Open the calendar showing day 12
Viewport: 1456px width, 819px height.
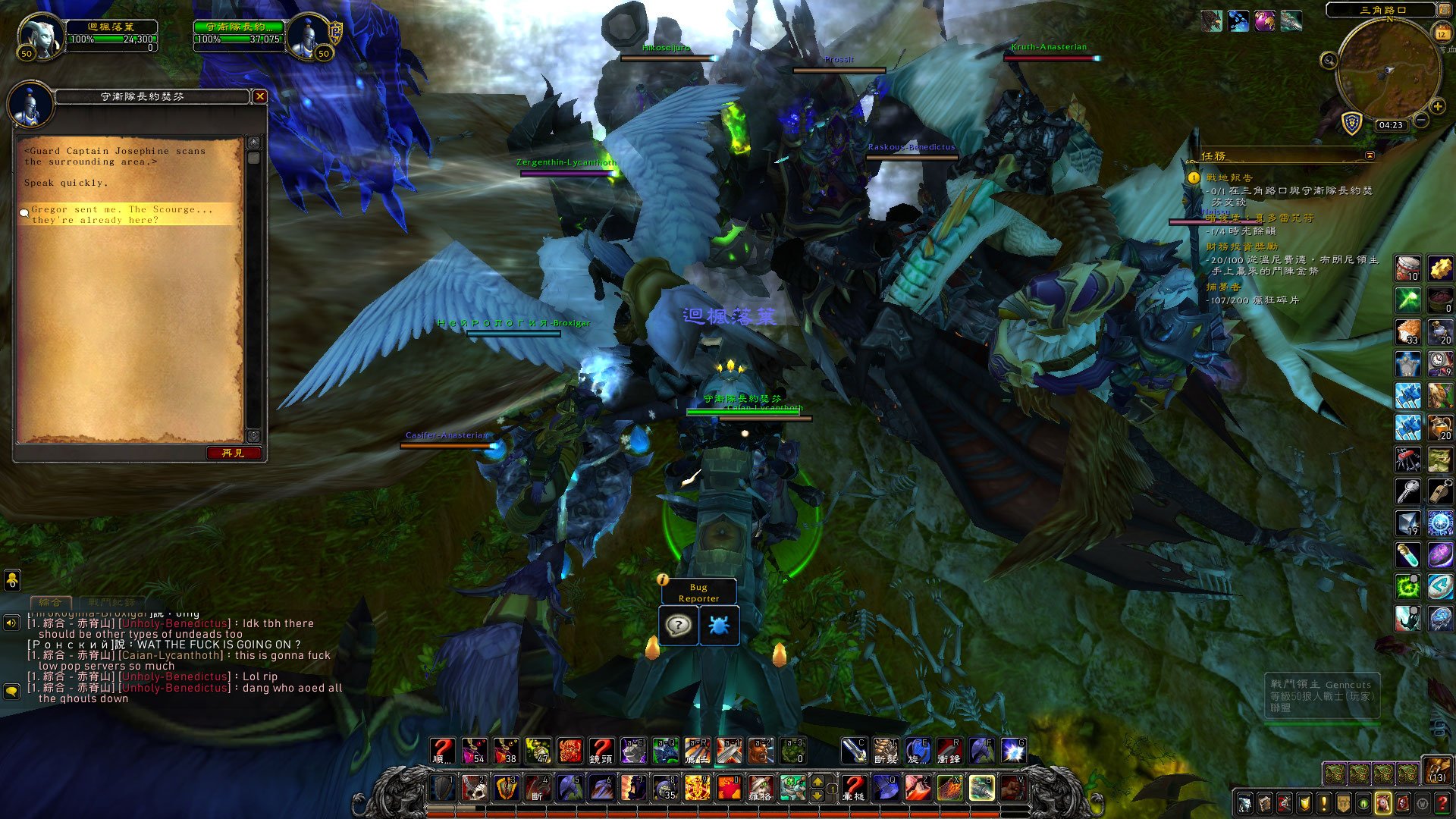[1442, 33]
